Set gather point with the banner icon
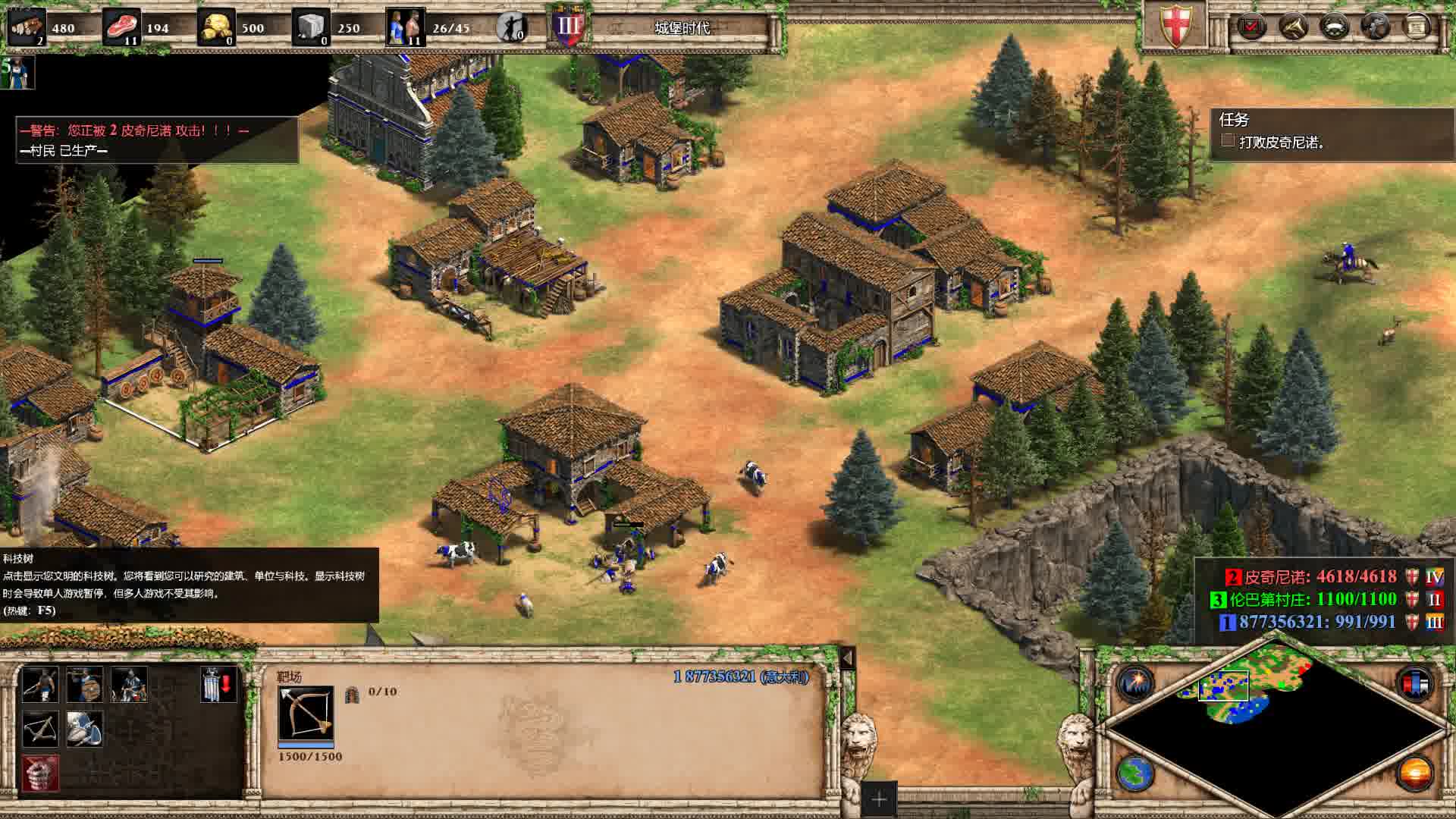The height and width of the screenshot is (819, 1456). [219, 684]
